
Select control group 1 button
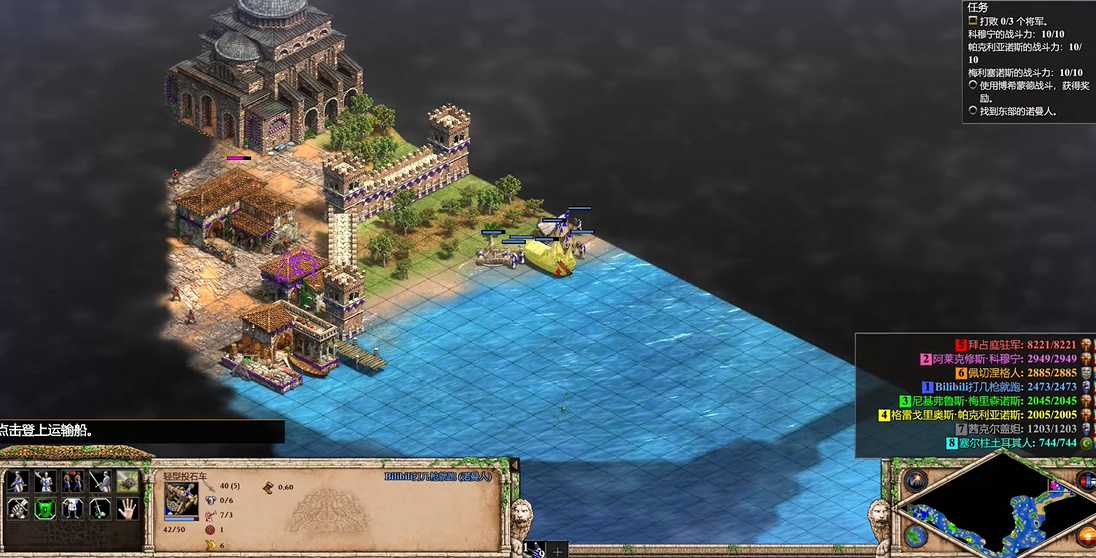(x=535, y=549)
